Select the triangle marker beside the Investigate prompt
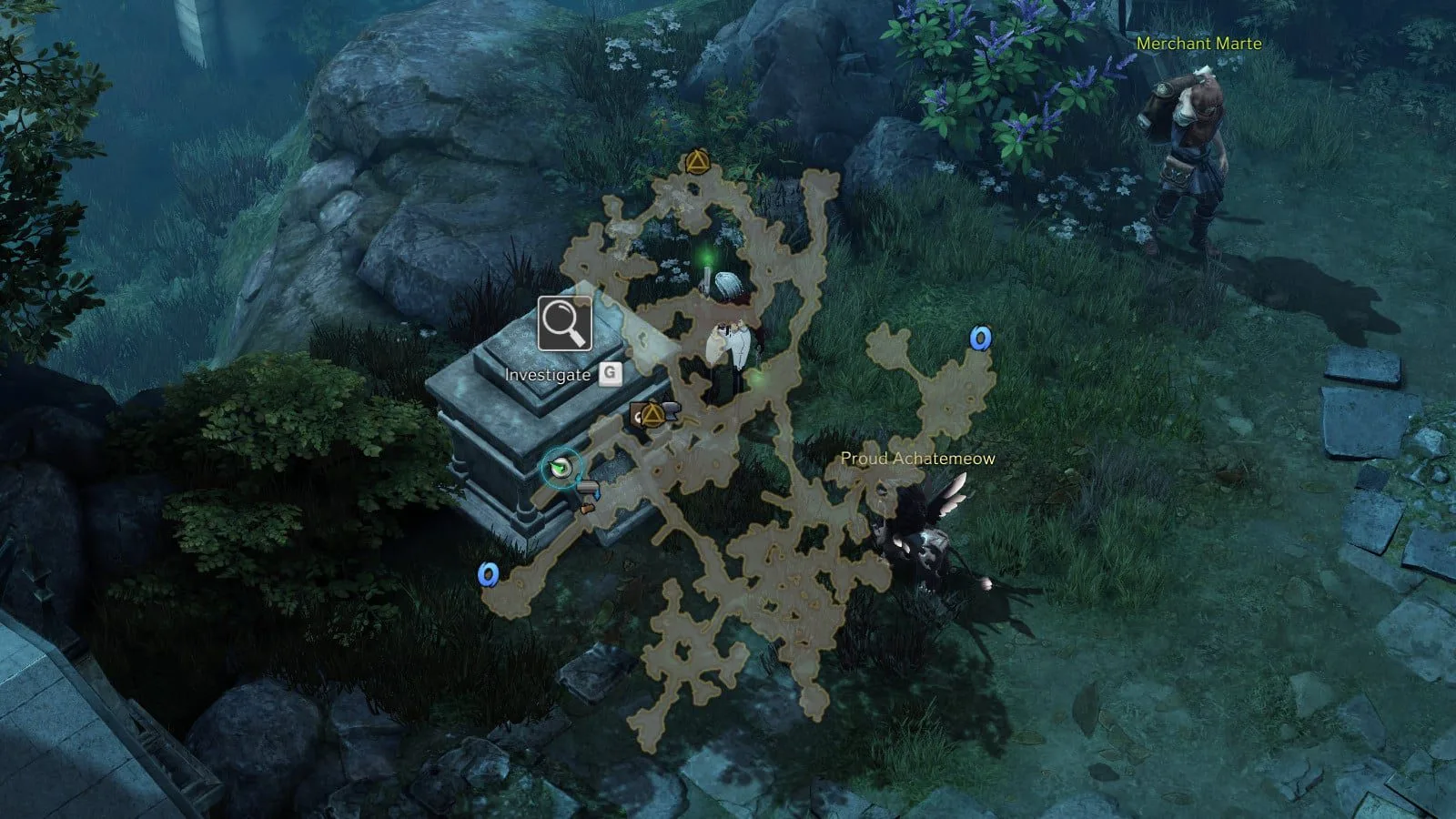 tap(652, 415)
